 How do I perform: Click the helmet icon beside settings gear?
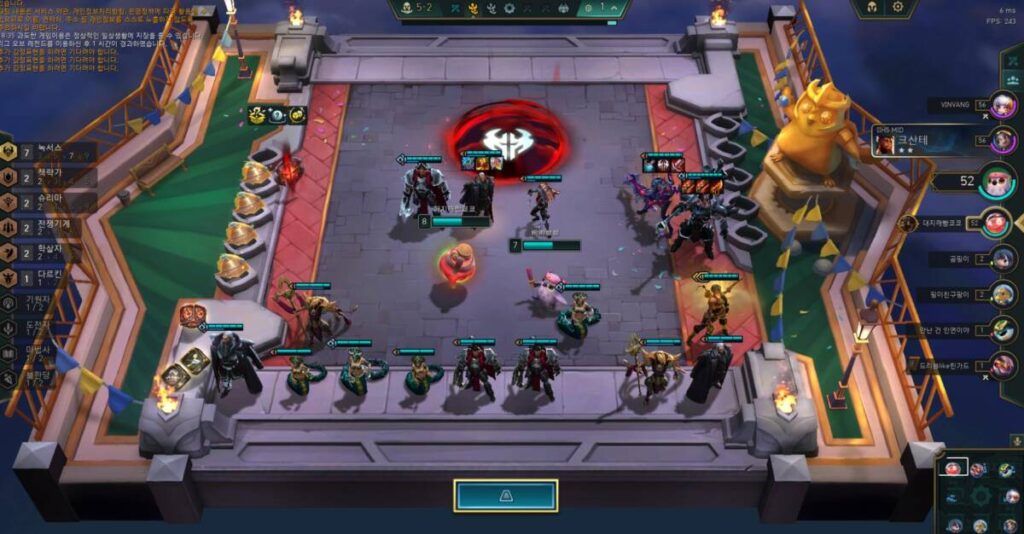[871, 7]
